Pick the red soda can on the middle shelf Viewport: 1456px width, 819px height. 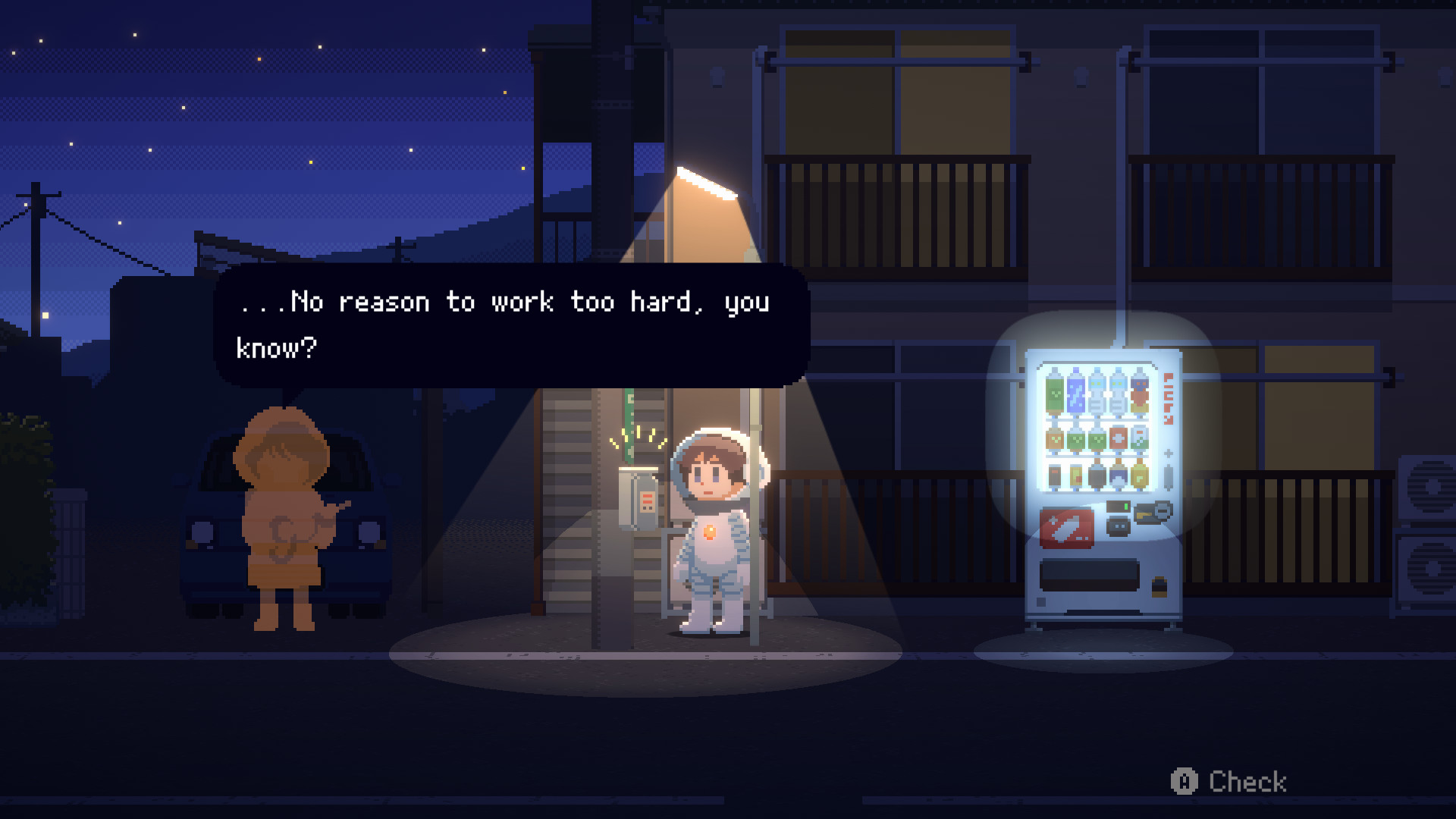point(1117,439)
